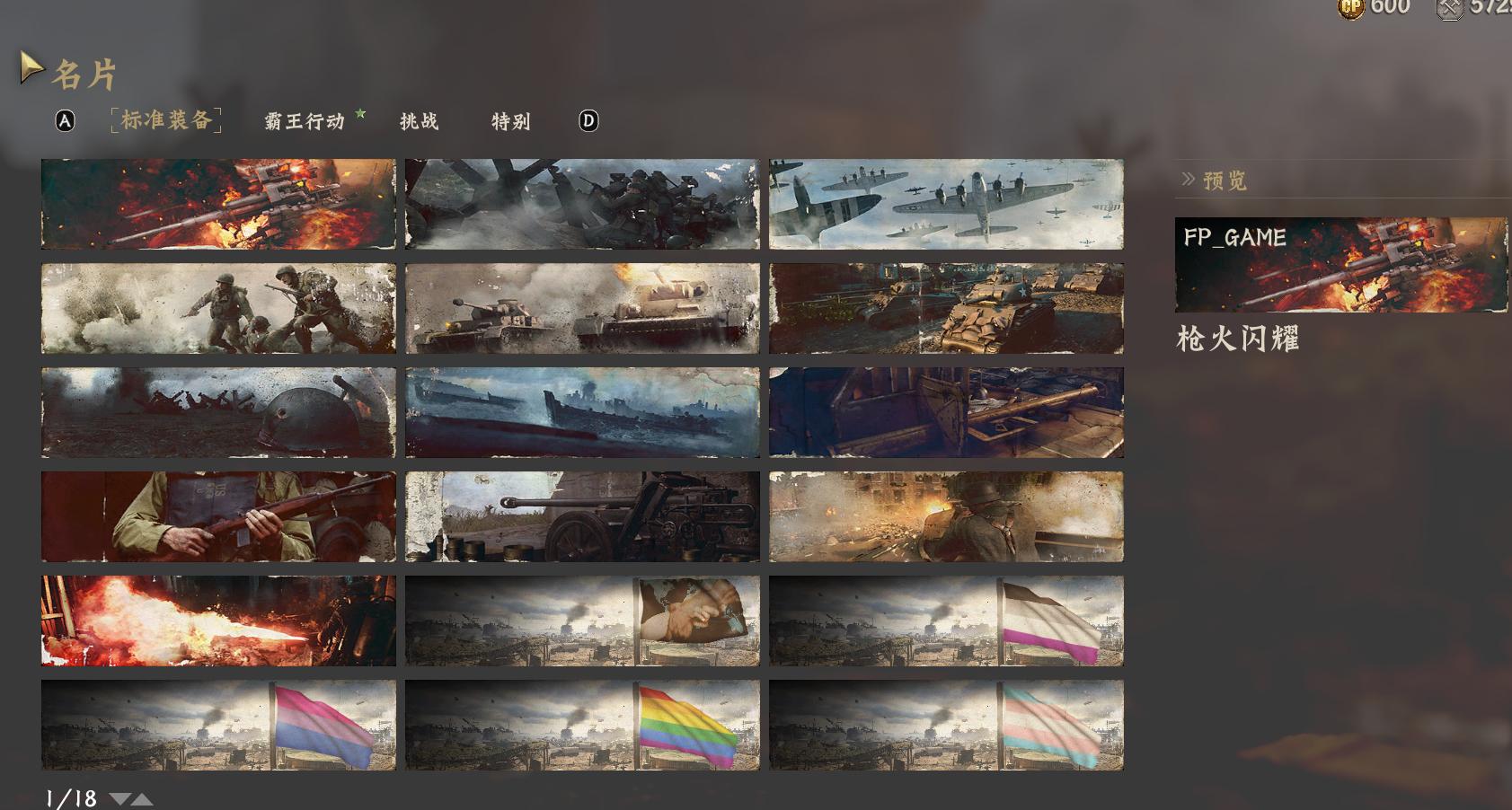Select the burning artillery gun calling card
The width and height of the screenshot is (1512, 810).
(x=218, y=204)
